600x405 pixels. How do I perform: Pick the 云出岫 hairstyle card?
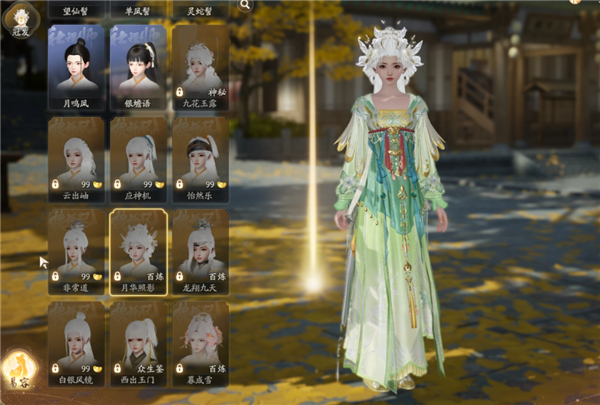point(76,157)
